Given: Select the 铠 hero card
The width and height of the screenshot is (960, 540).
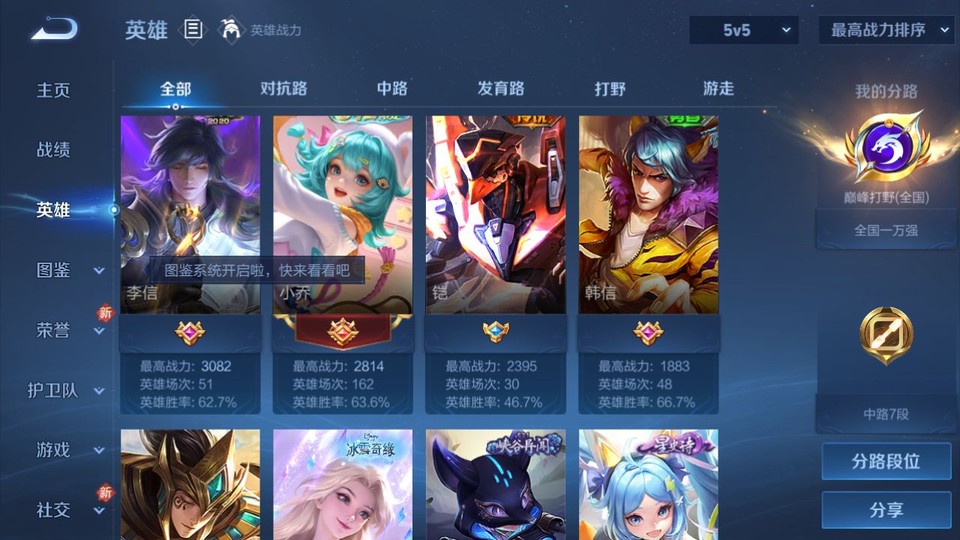Looking at the screenshot, I should pos(495,215).
